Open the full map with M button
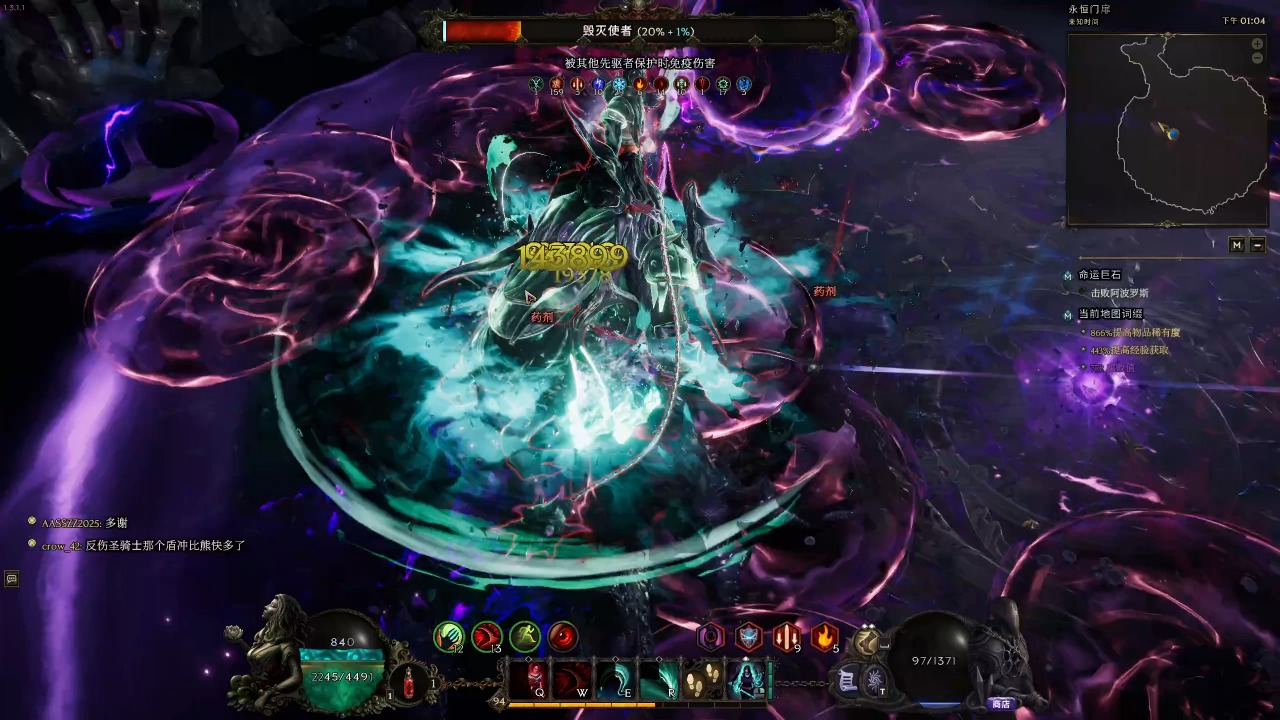Image resolution: width=1280 pixels, height=720 pixels. click(x=1237, y=245)
